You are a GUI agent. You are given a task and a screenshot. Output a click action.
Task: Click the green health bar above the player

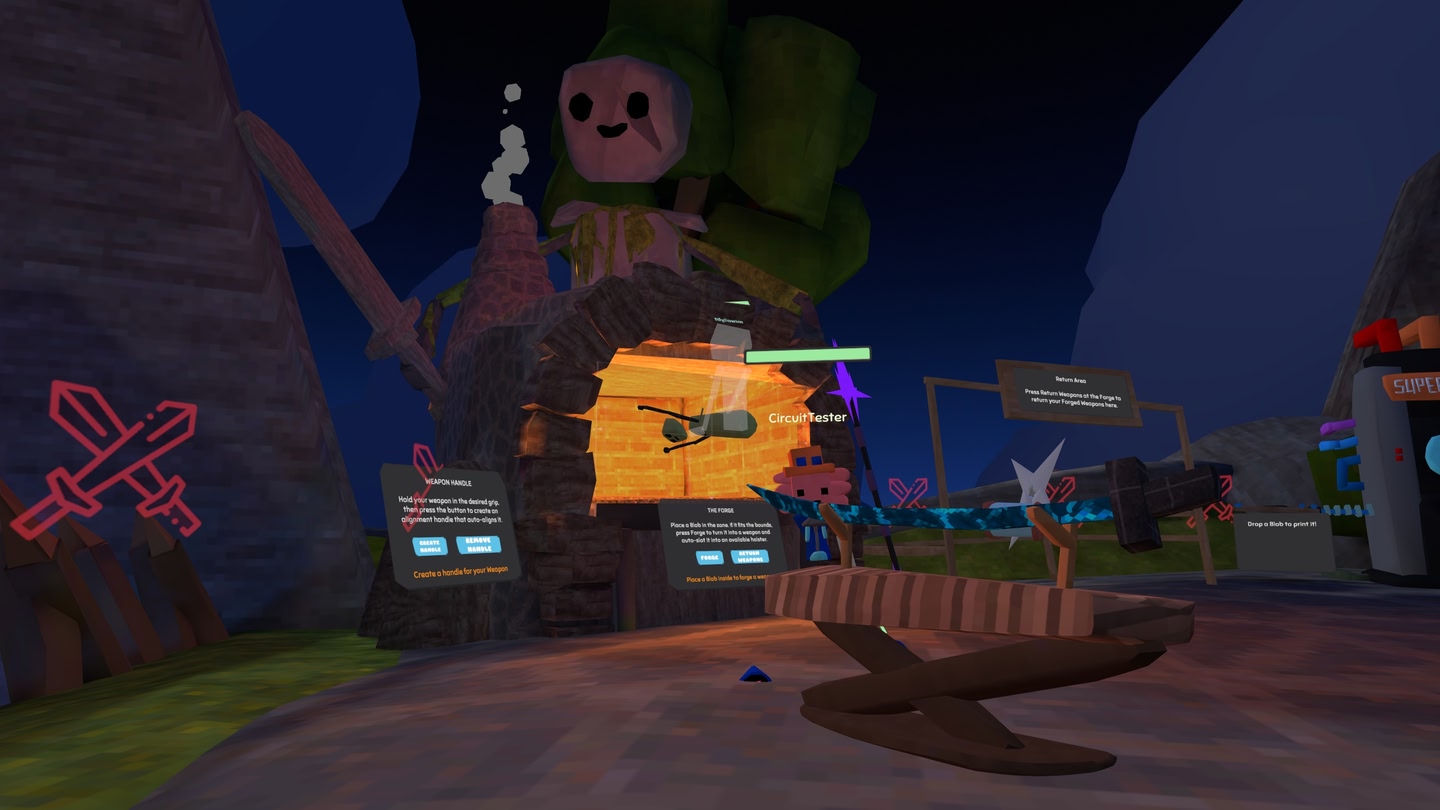pos(810,353)
